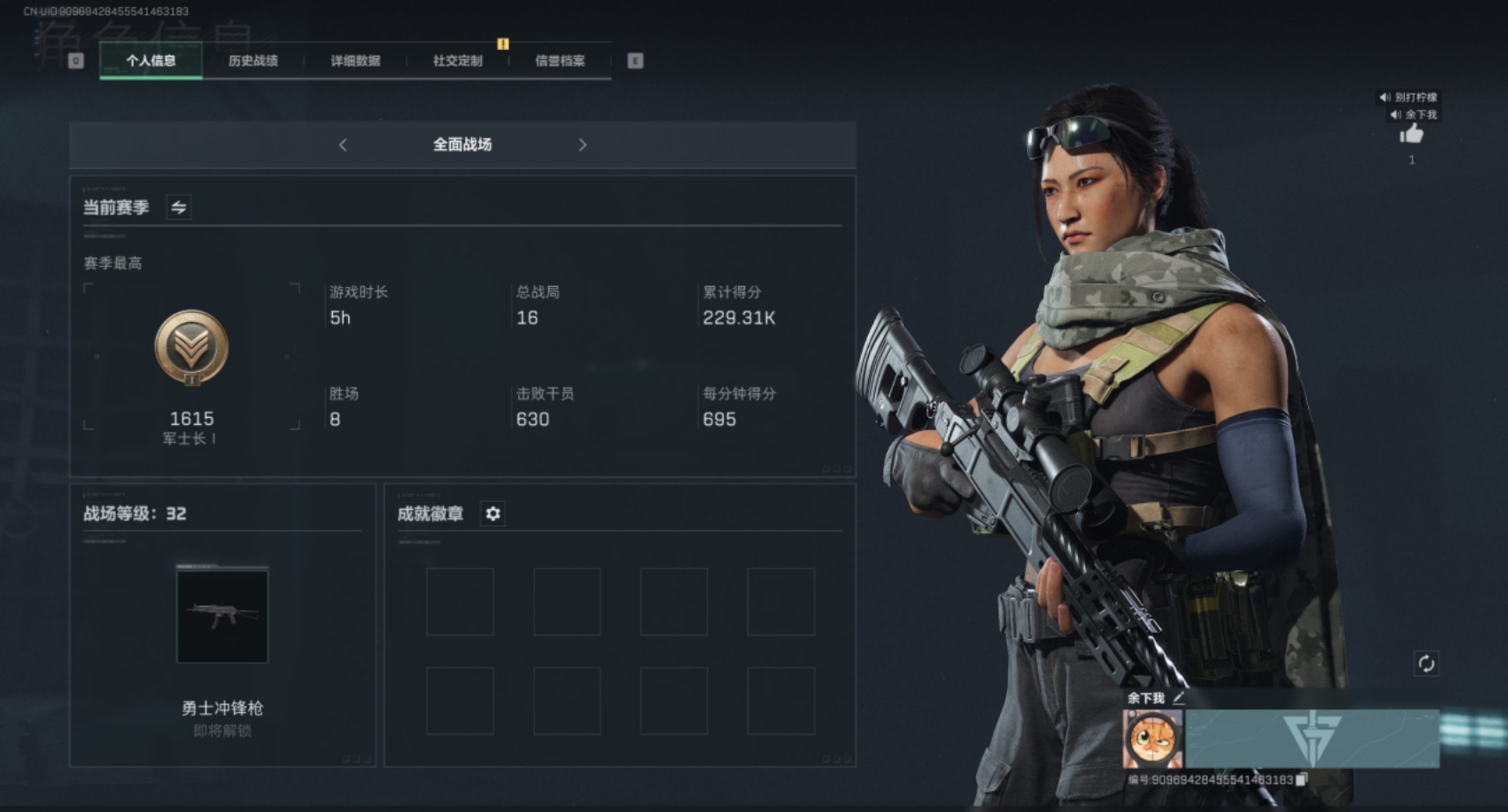Viewport: 1508px width, 812px height.
Task: Open the teal player card banner
Action: 1311,739
